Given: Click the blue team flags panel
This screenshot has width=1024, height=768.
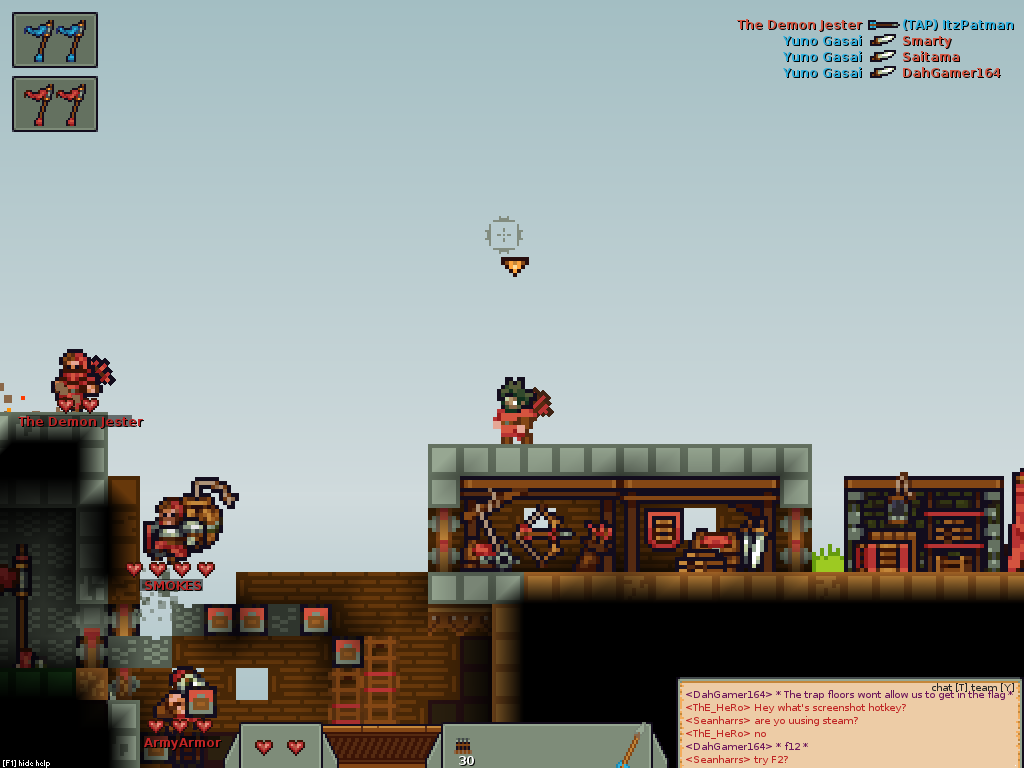Looking at the screenshot, I should click(x=55, y=40).
